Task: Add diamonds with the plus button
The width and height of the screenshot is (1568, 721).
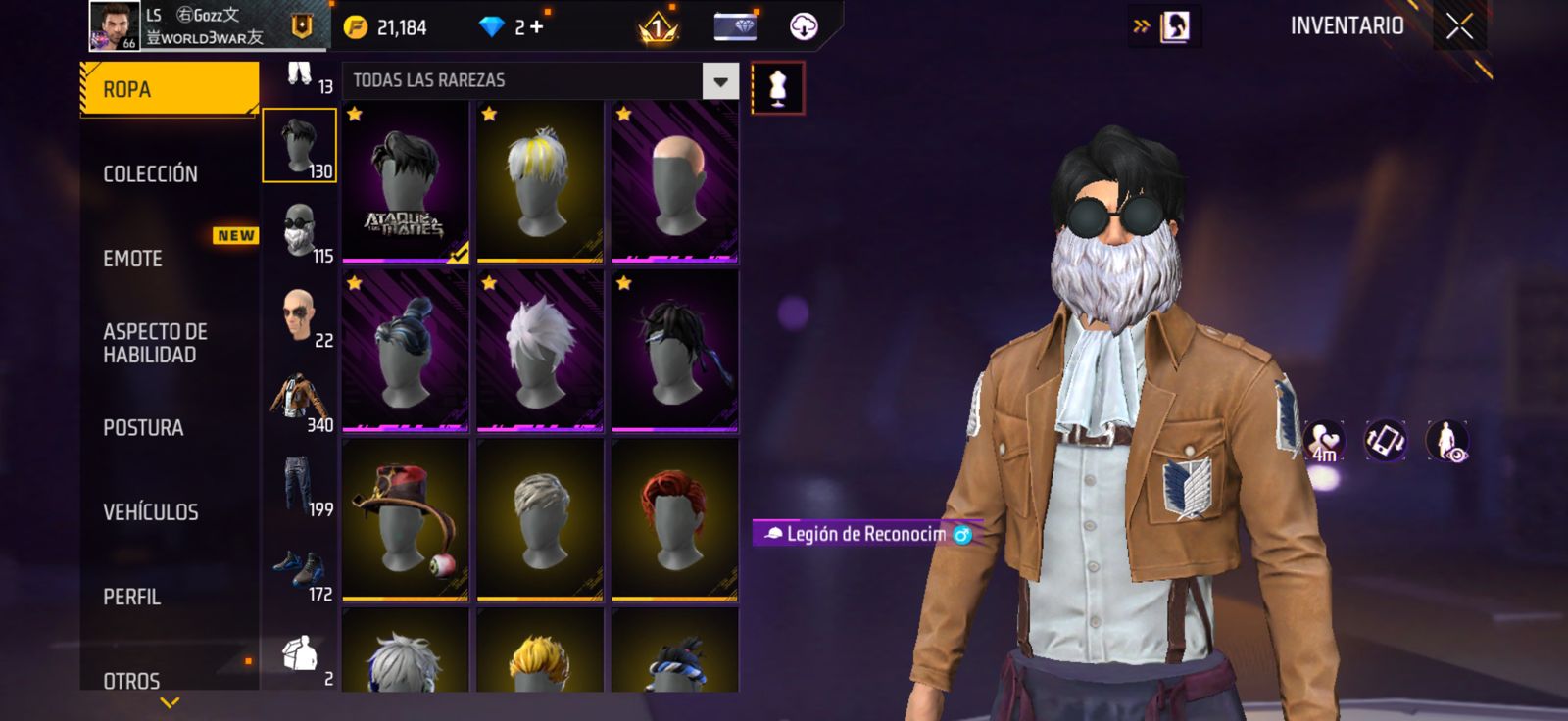Action: click(536, 27)
